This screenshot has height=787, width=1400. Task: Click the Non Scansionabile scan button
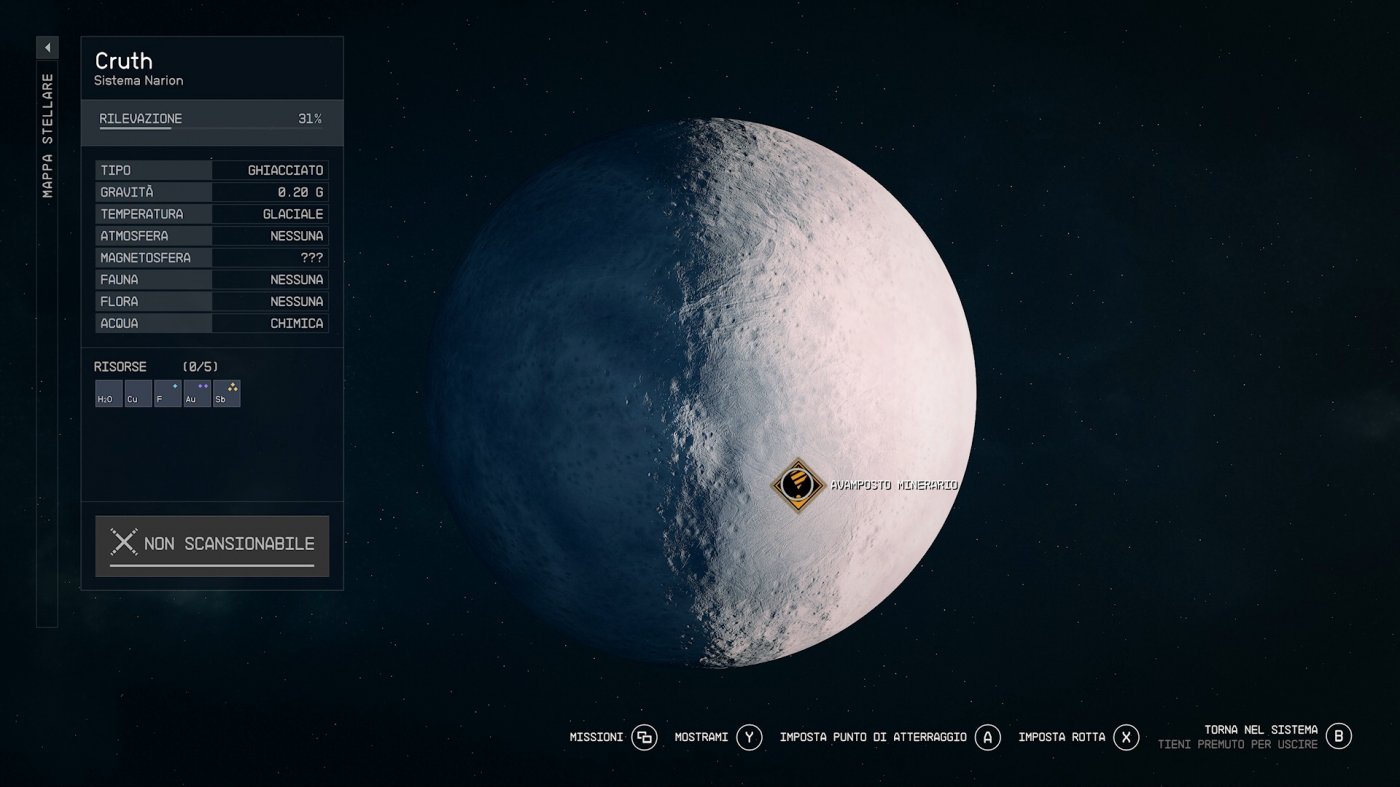pos(212,545)
